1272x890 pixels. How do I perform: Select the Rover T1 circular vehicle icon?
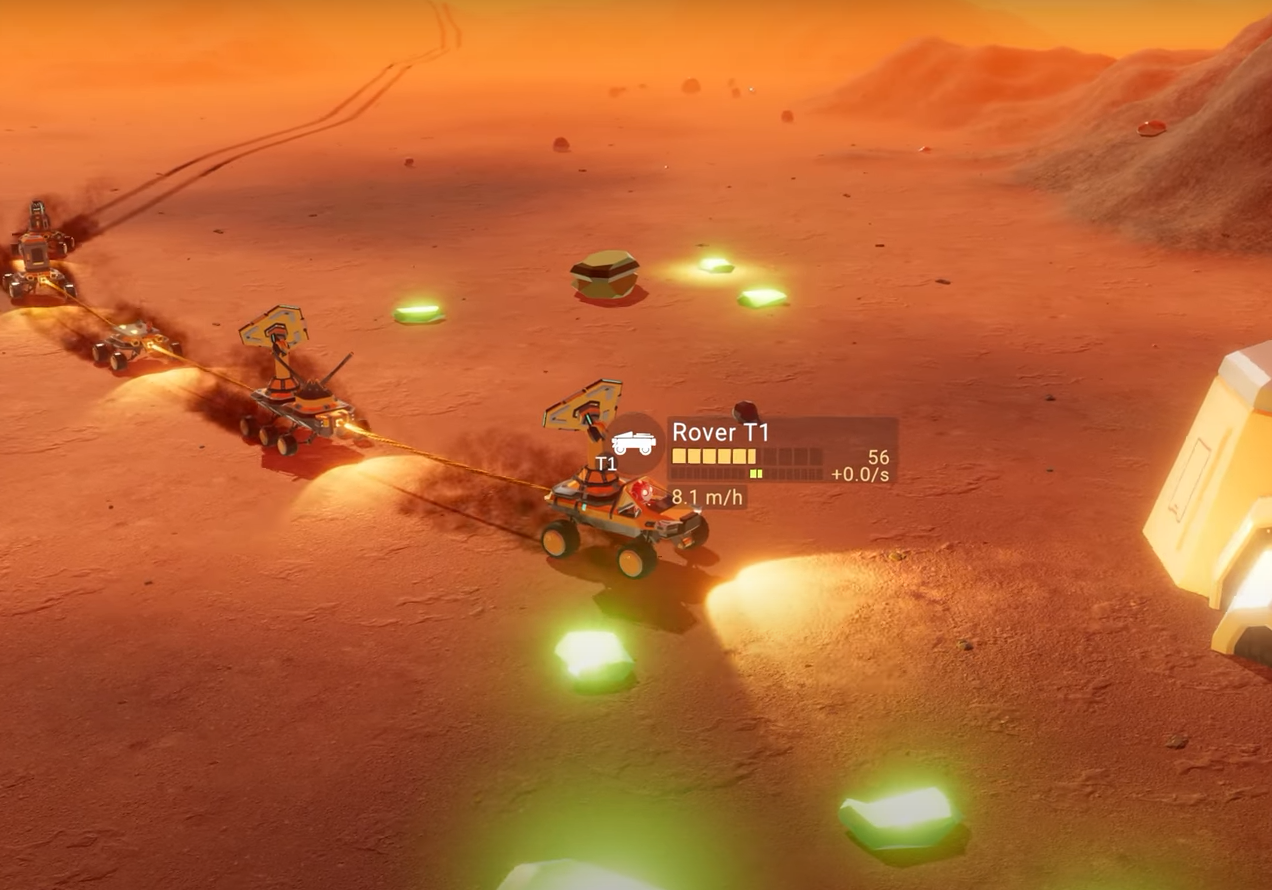(x=632, y=444)
